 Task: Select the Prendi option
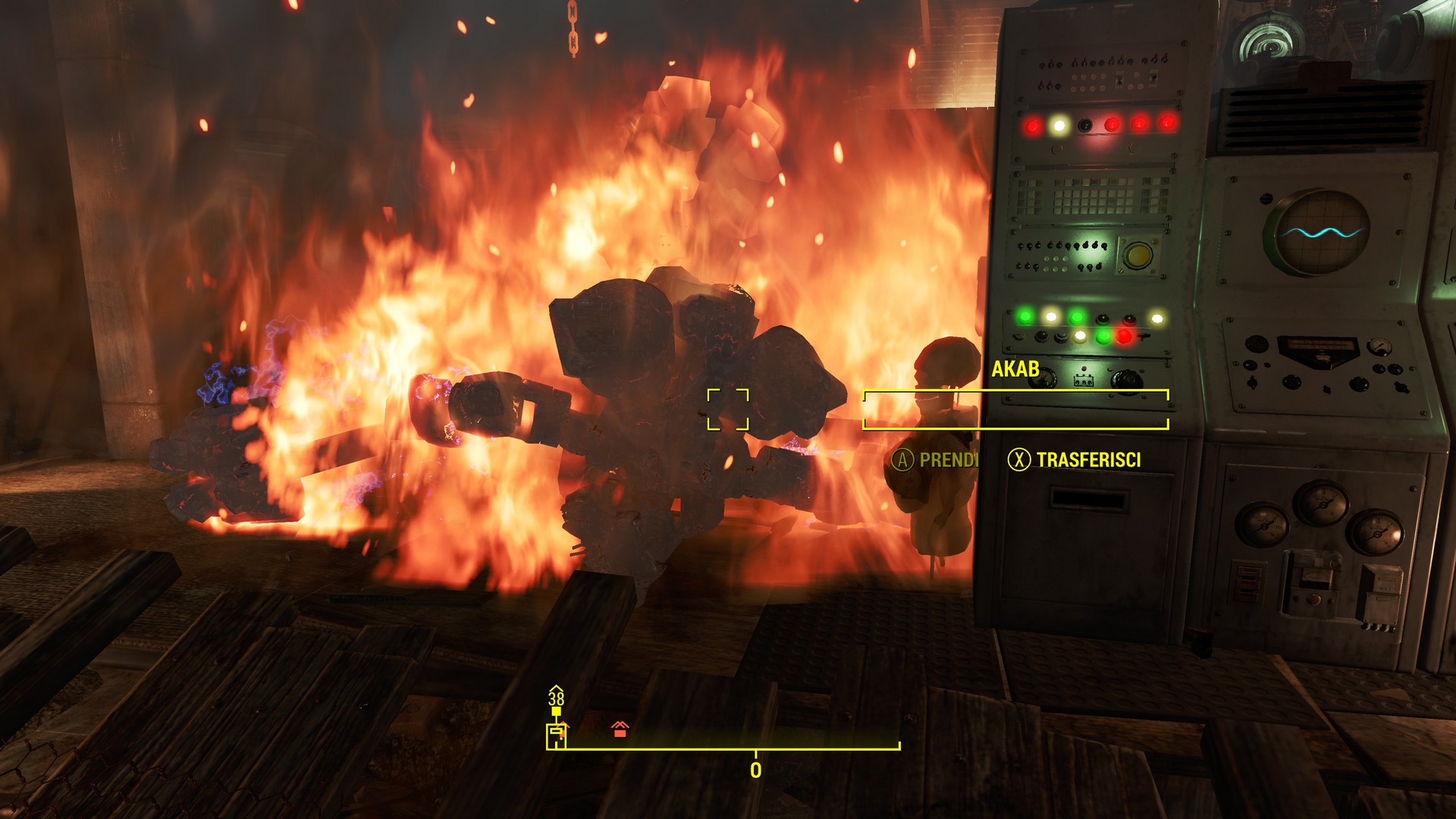click(935, 460)
